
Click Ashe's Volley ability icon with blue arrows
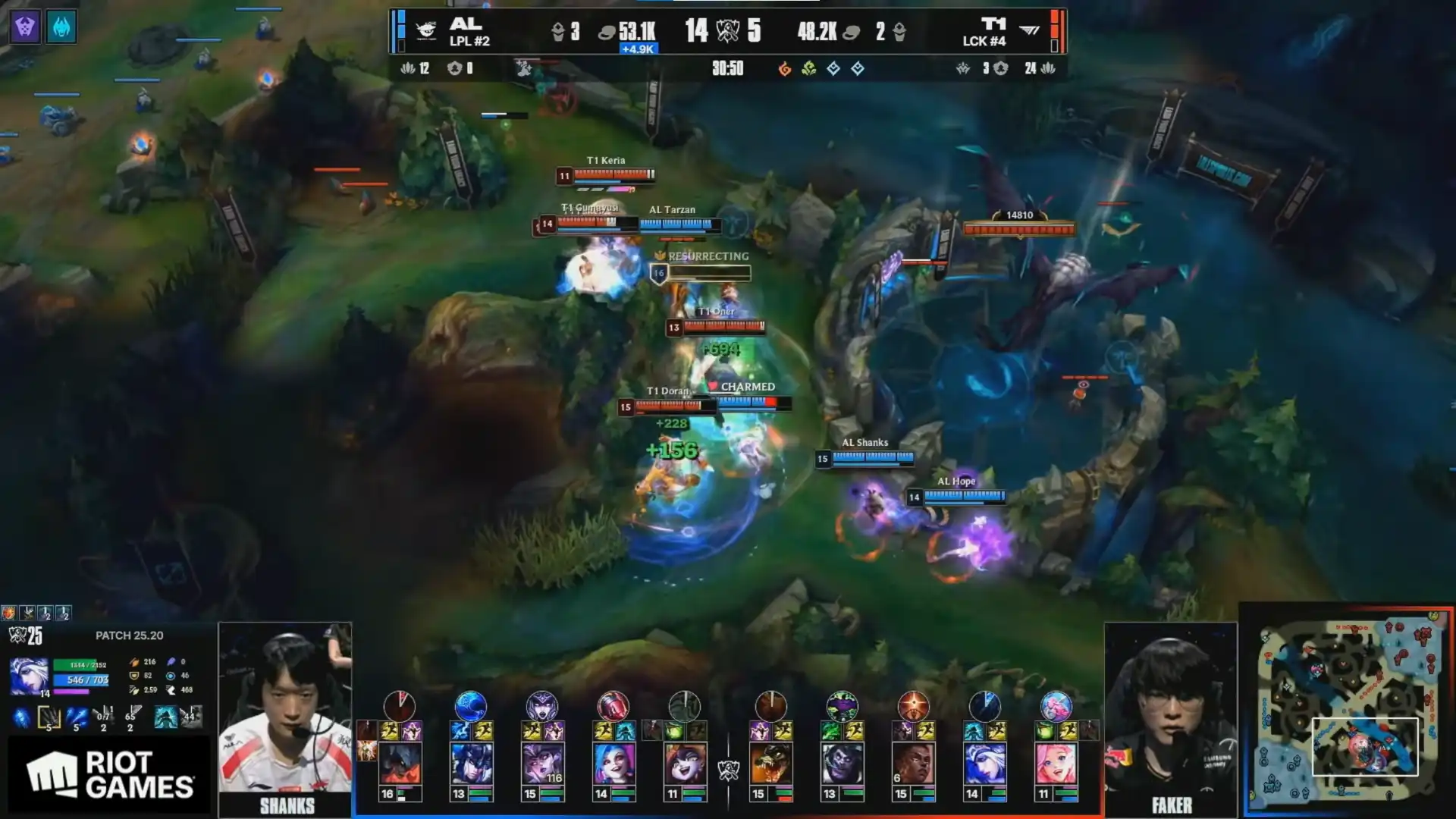pyautogui.click(x=76, y=717)
